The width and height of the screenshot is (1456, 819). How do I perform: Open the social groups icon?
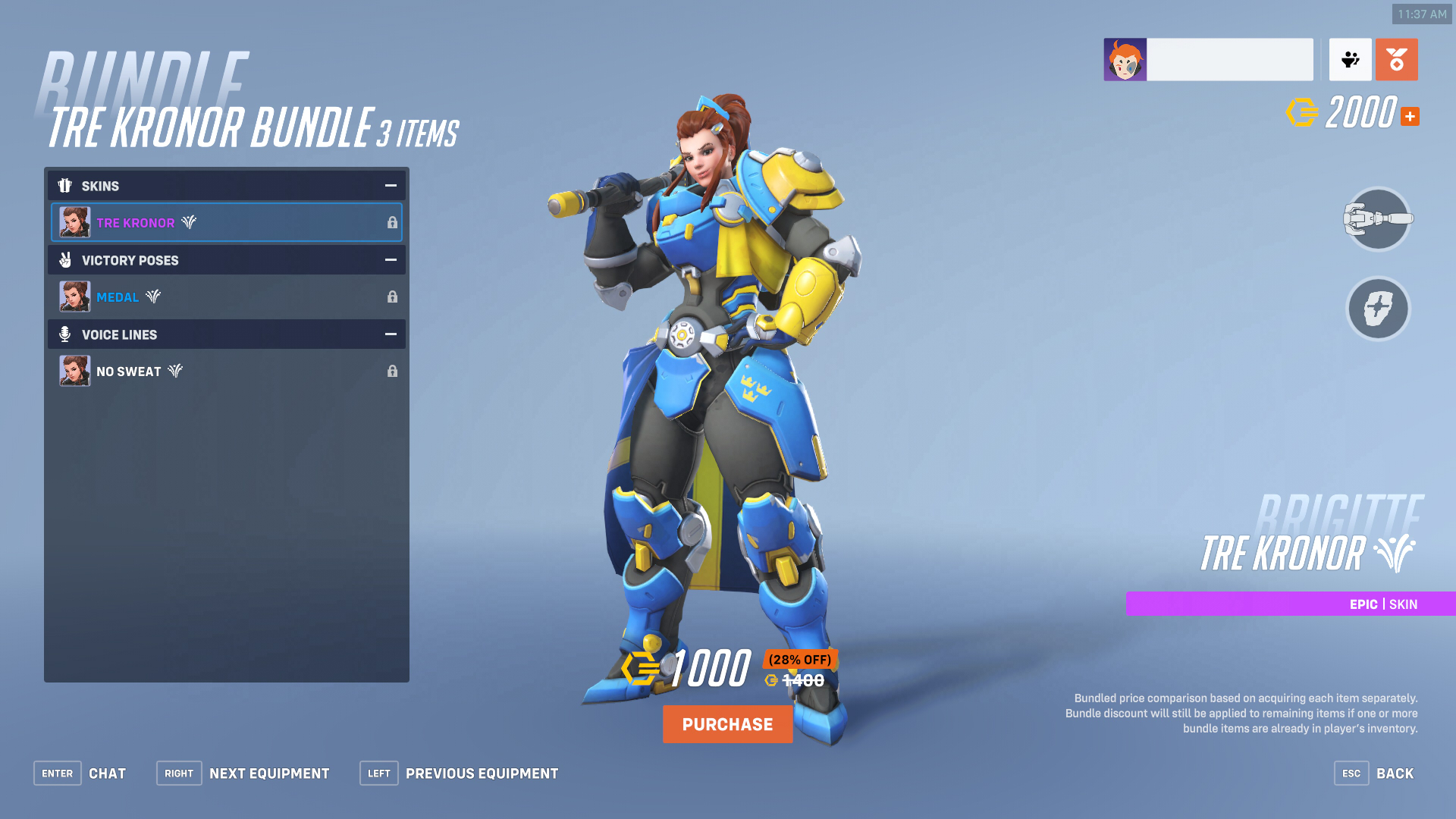(x=1350, y=58)
